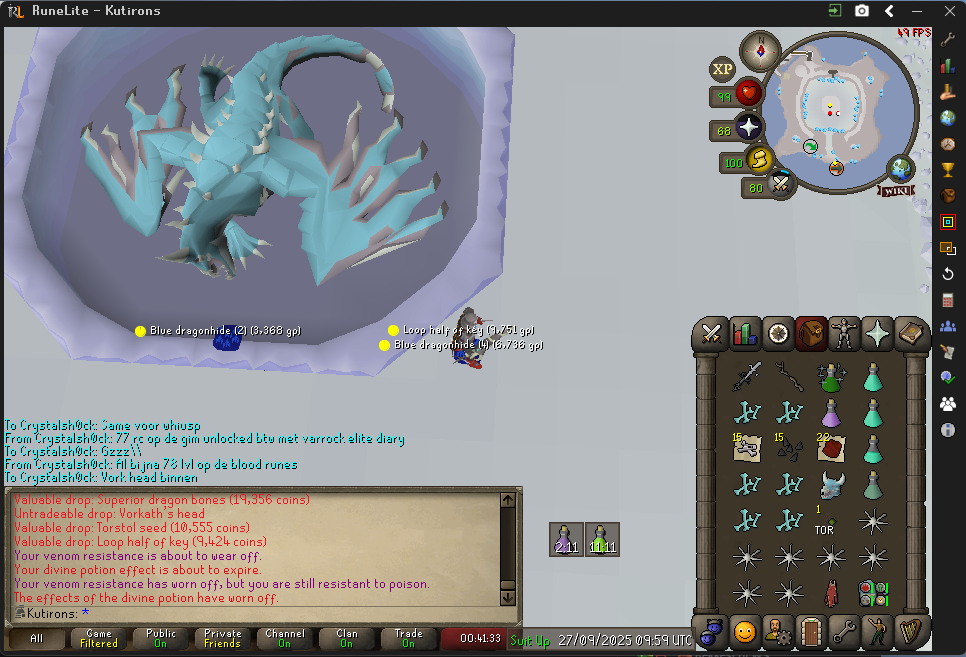This screenshot has width=966, height=657.
Task: Switch to the Skills tab
Action: coord(745,332)
